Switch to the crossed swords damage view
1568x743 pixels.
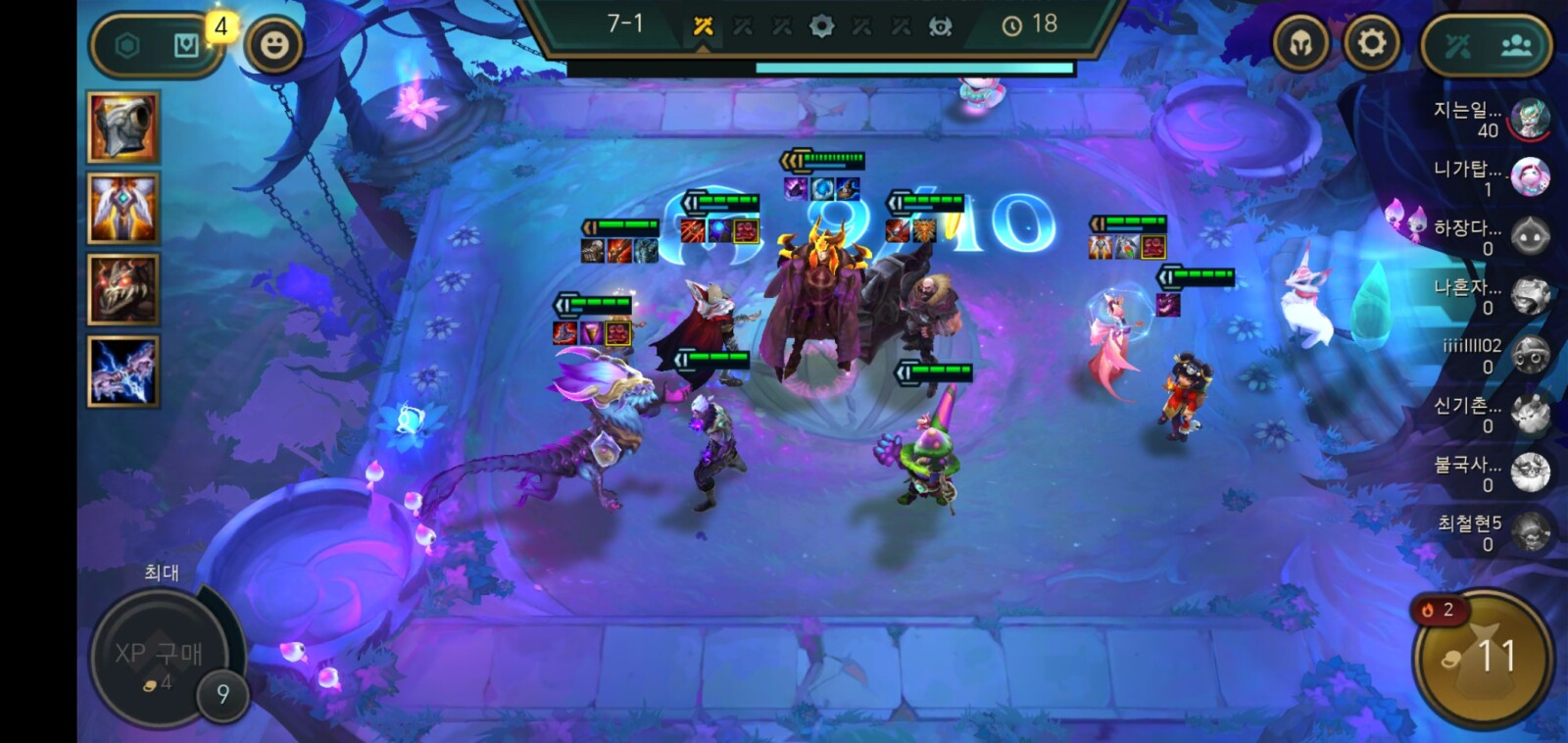pos(1457,45)
